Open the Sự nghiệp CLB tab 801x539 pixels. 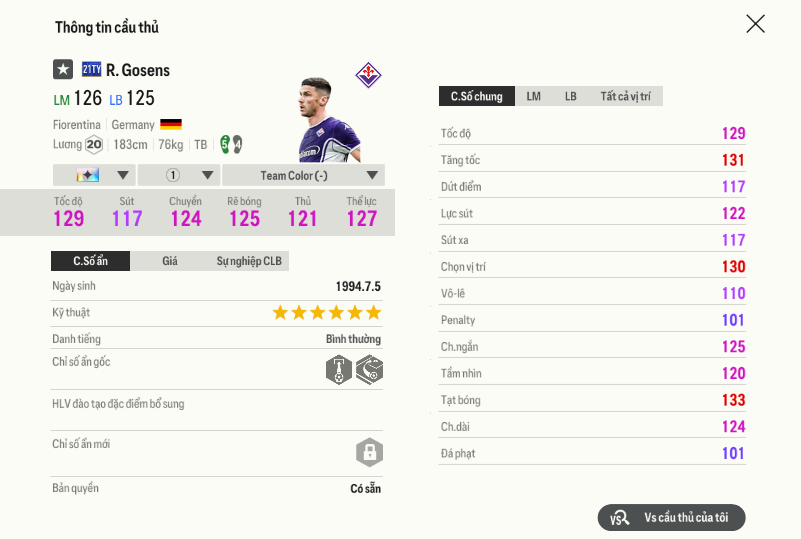pyautogui.click(x=249, y=261)
